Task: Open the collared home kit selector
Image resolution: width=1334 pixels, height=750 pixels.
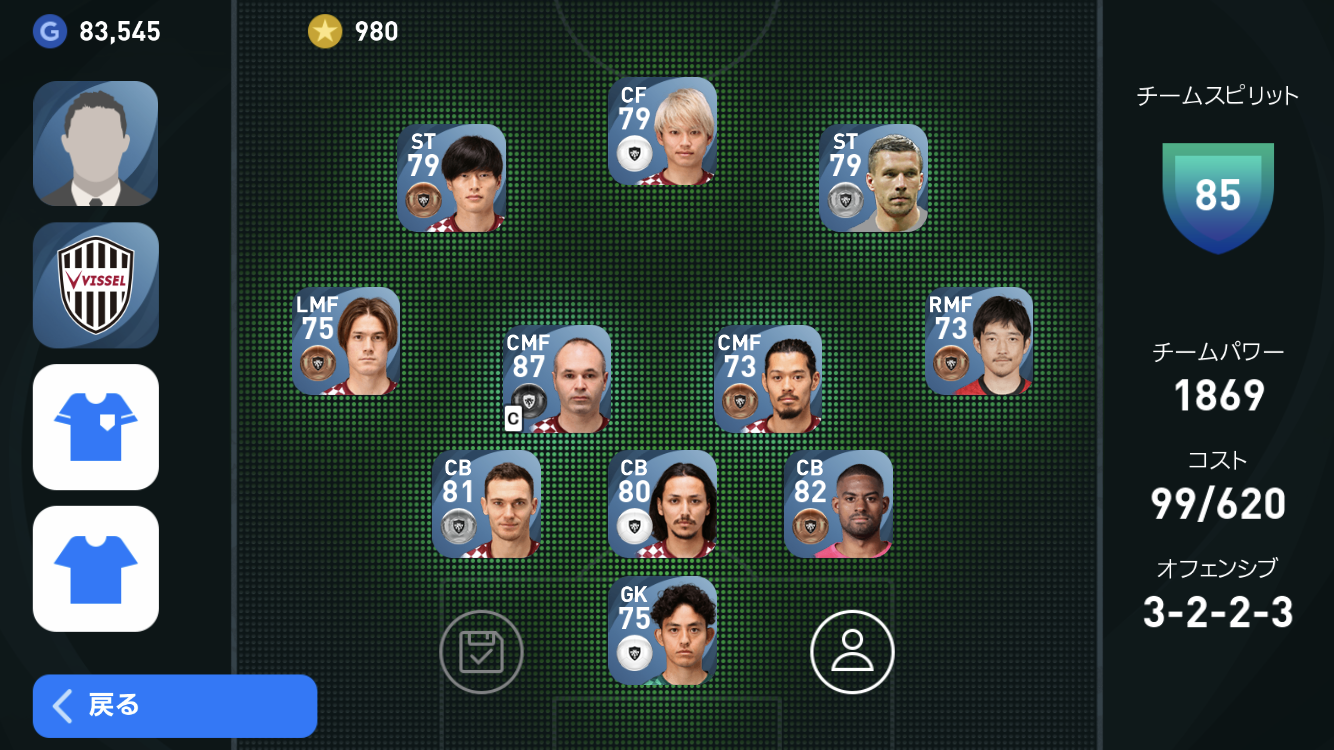Action: [x=96, y=427]
